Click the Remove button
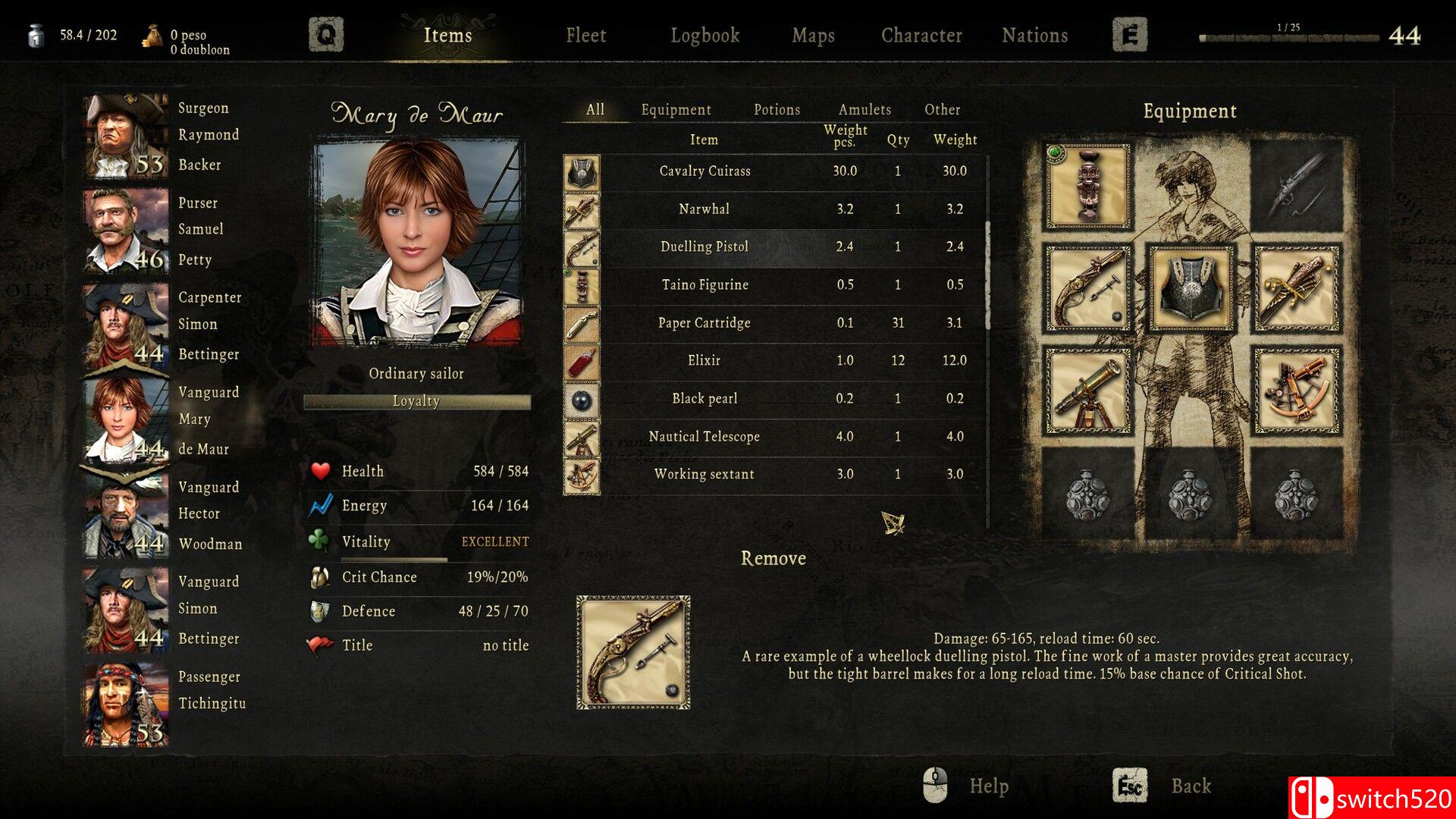 pos(773,559)
